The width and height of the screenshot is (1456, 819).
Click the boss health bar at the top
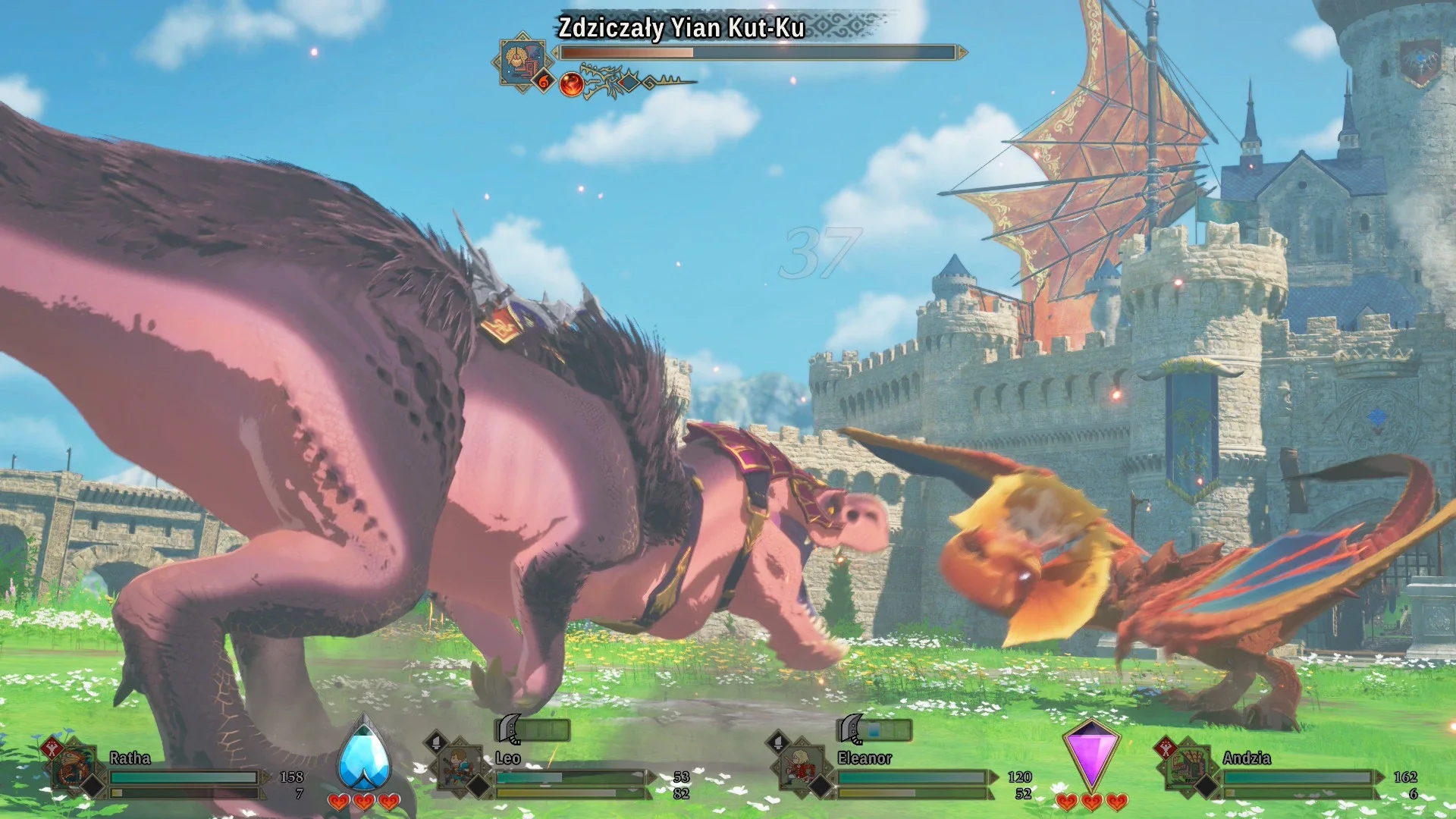click(759, 52)
